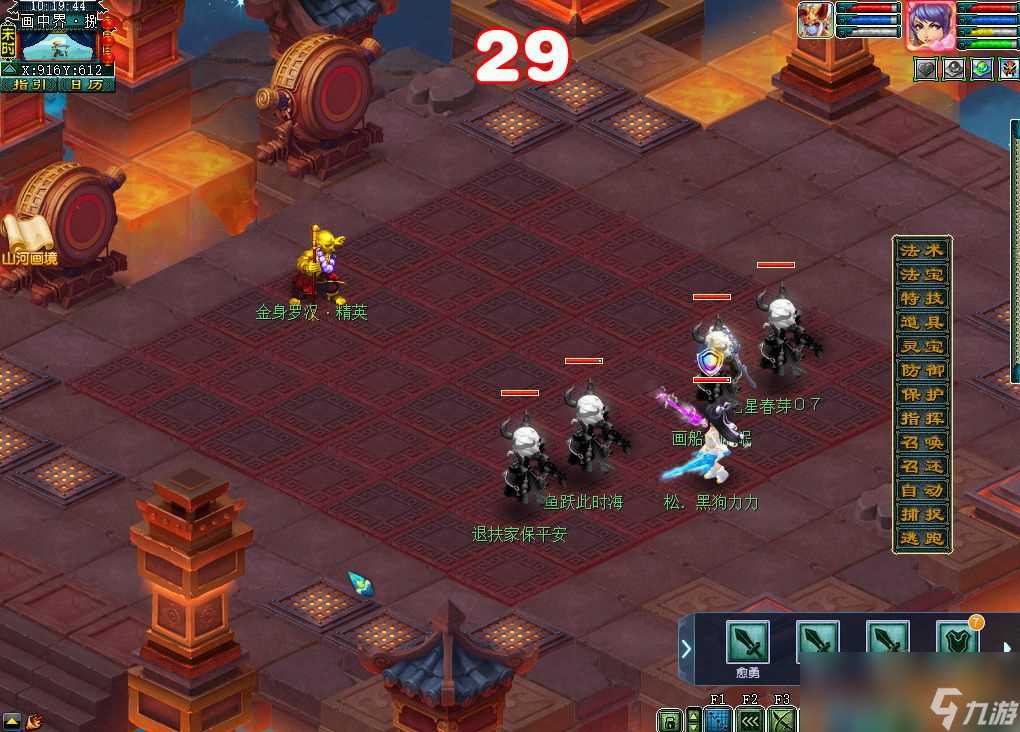
Task: Select the 防御 defend command
Action: coord(921,370)
